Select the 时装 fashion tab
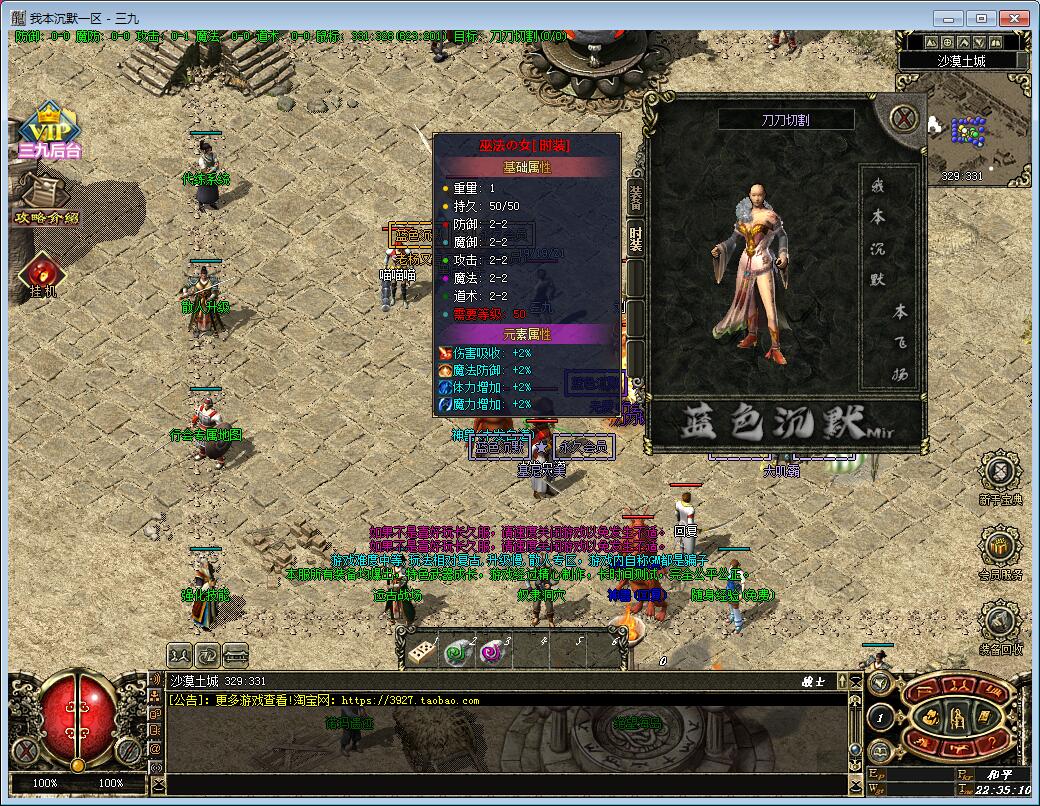 (635, 239)
